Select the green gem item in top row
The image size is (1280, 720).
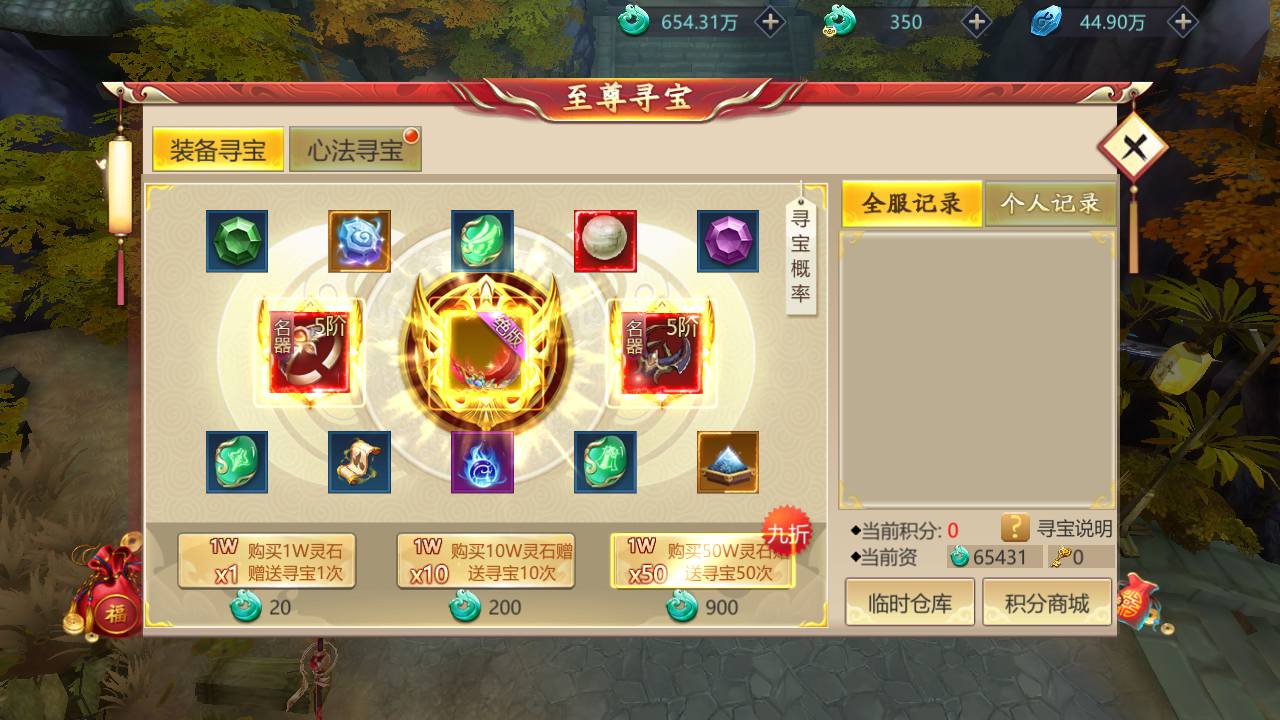pyautogui.click(x=237, y=241)
